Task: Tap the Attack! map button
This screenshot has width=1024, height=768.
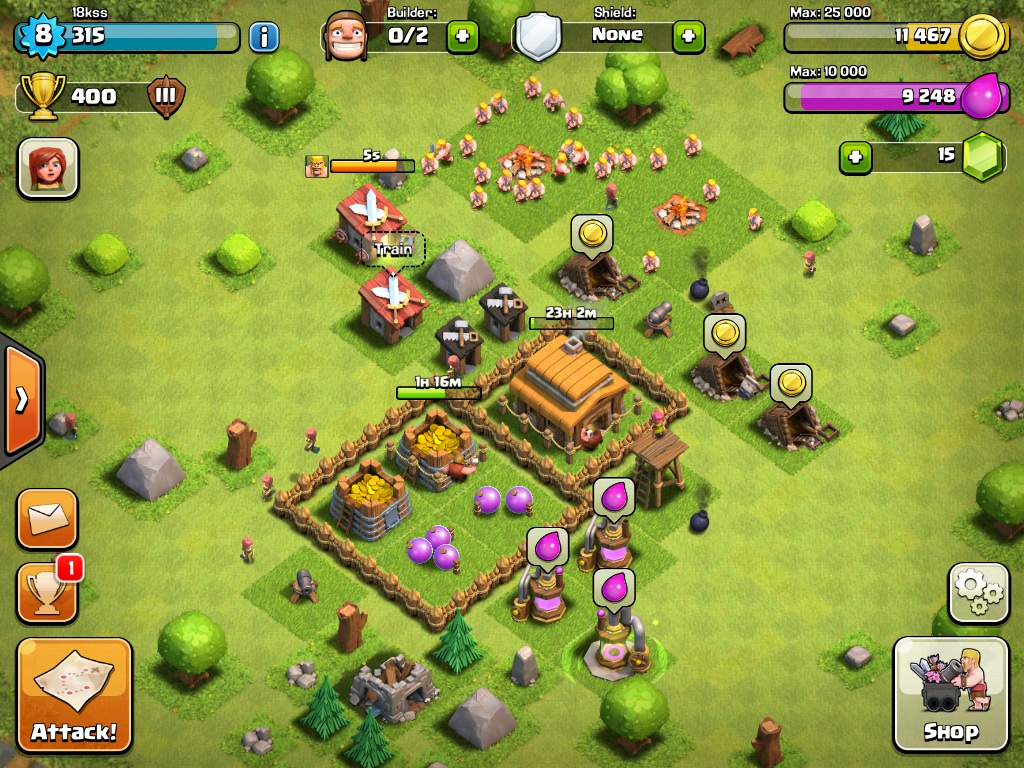Action: pyautogui.click(x=74, y=696)
